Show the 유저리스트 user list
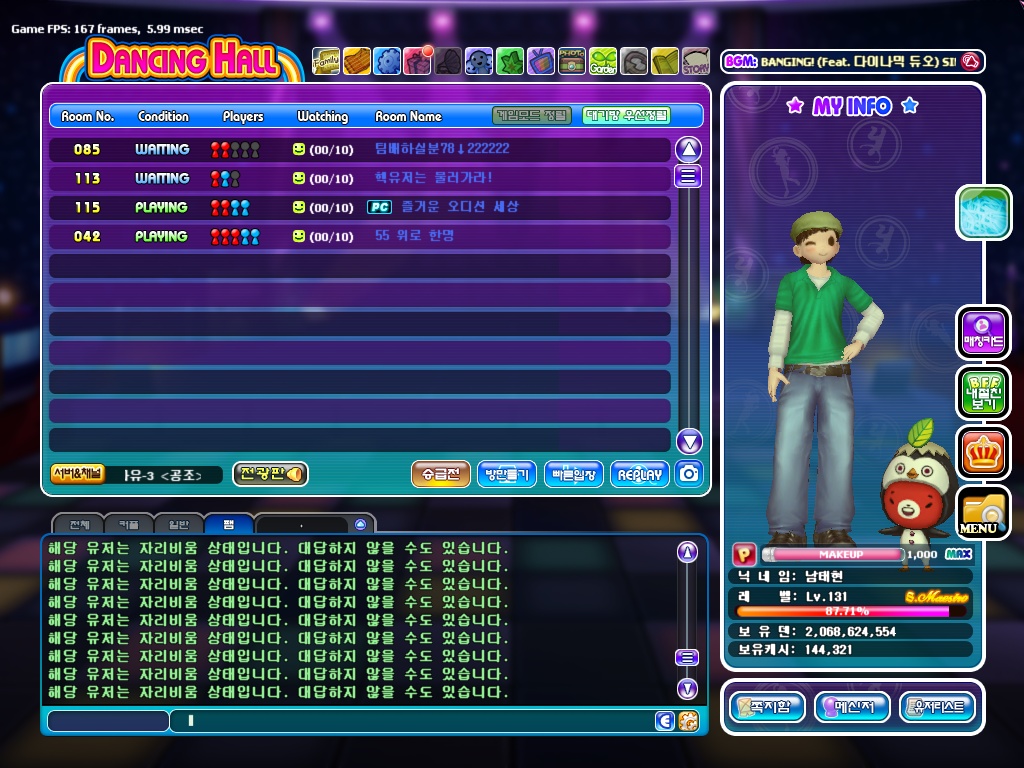Image resolution: width=1024 pixels, height=768 pixels. [937, 707]
